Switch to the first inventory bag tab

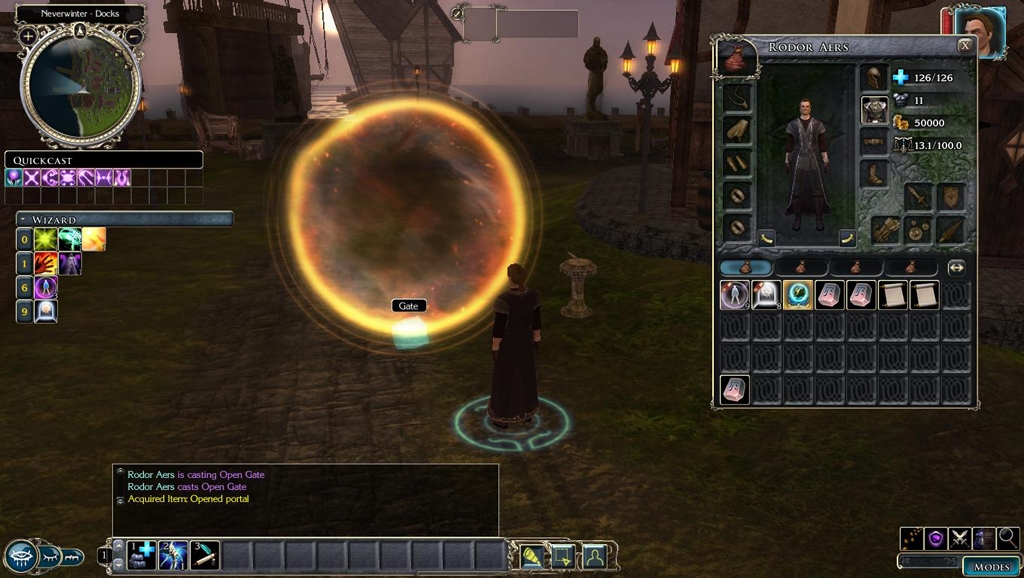[x=746, y=268]
